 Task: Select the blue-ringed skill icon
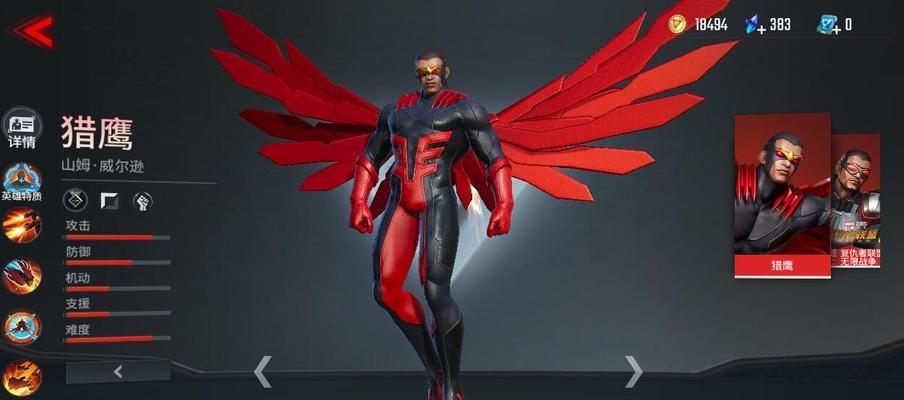click(x=21, y=326)
